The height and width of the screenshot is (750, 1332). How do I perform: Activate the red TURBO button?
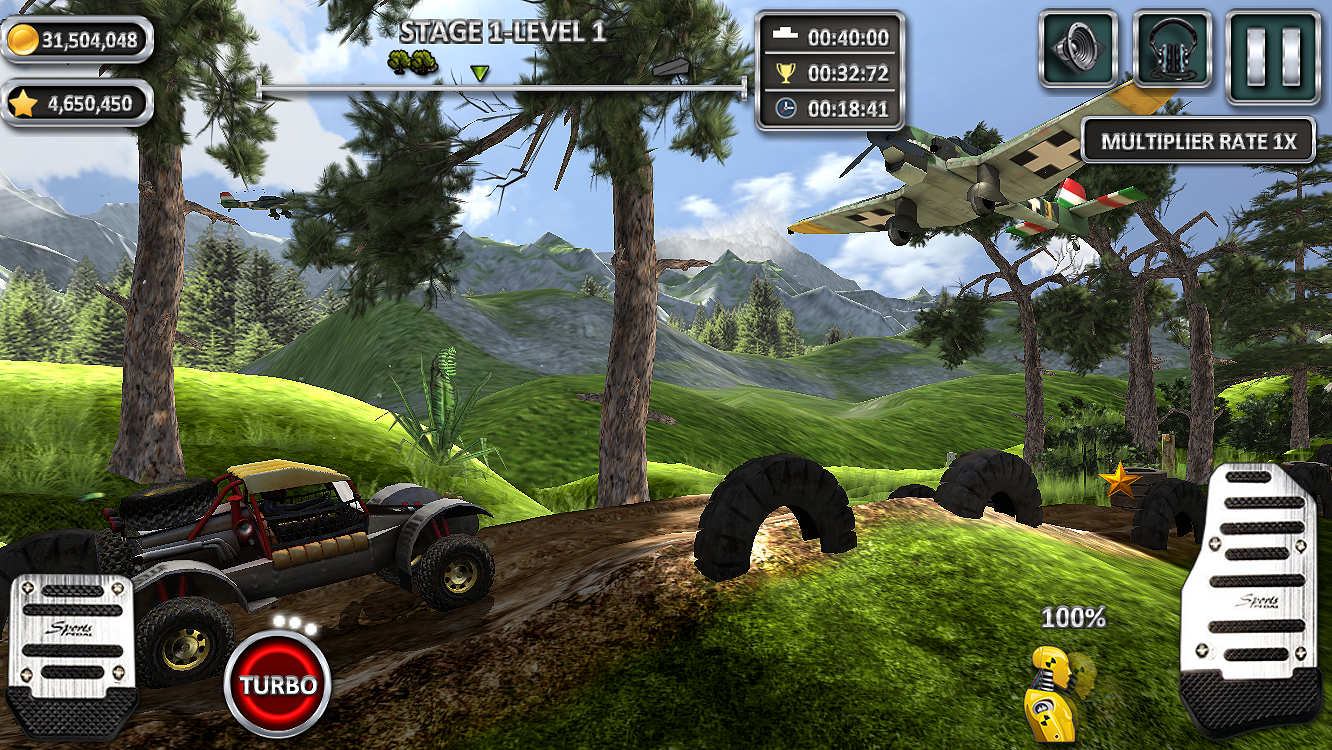(277, 685)
